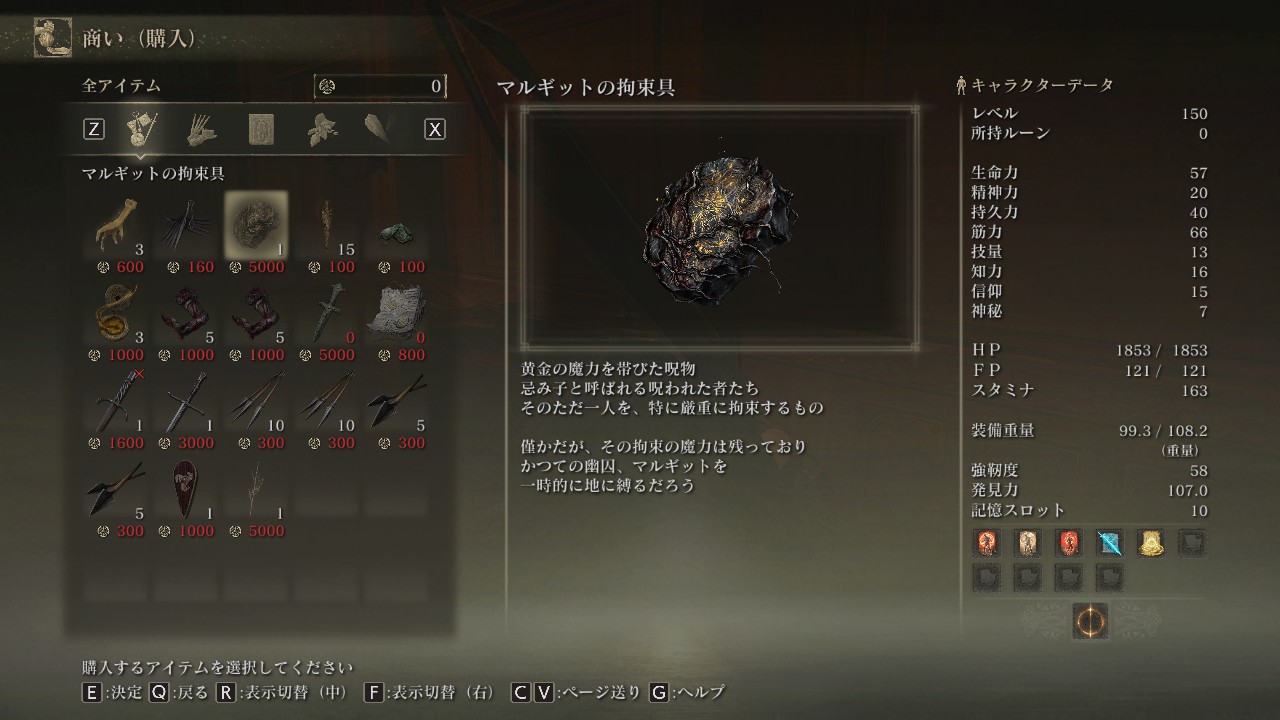
Task: Switch to the stone tablet category tab
Action: (x=262, y=129)
